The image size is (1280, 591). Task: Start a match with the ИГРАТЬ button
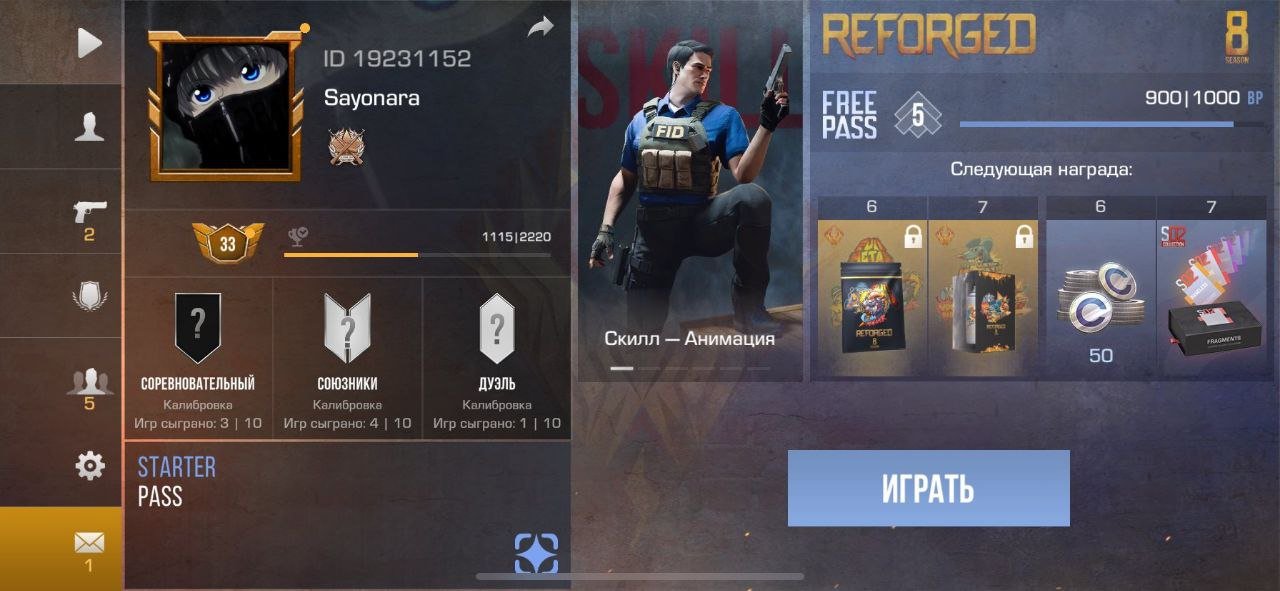(928, 488)
